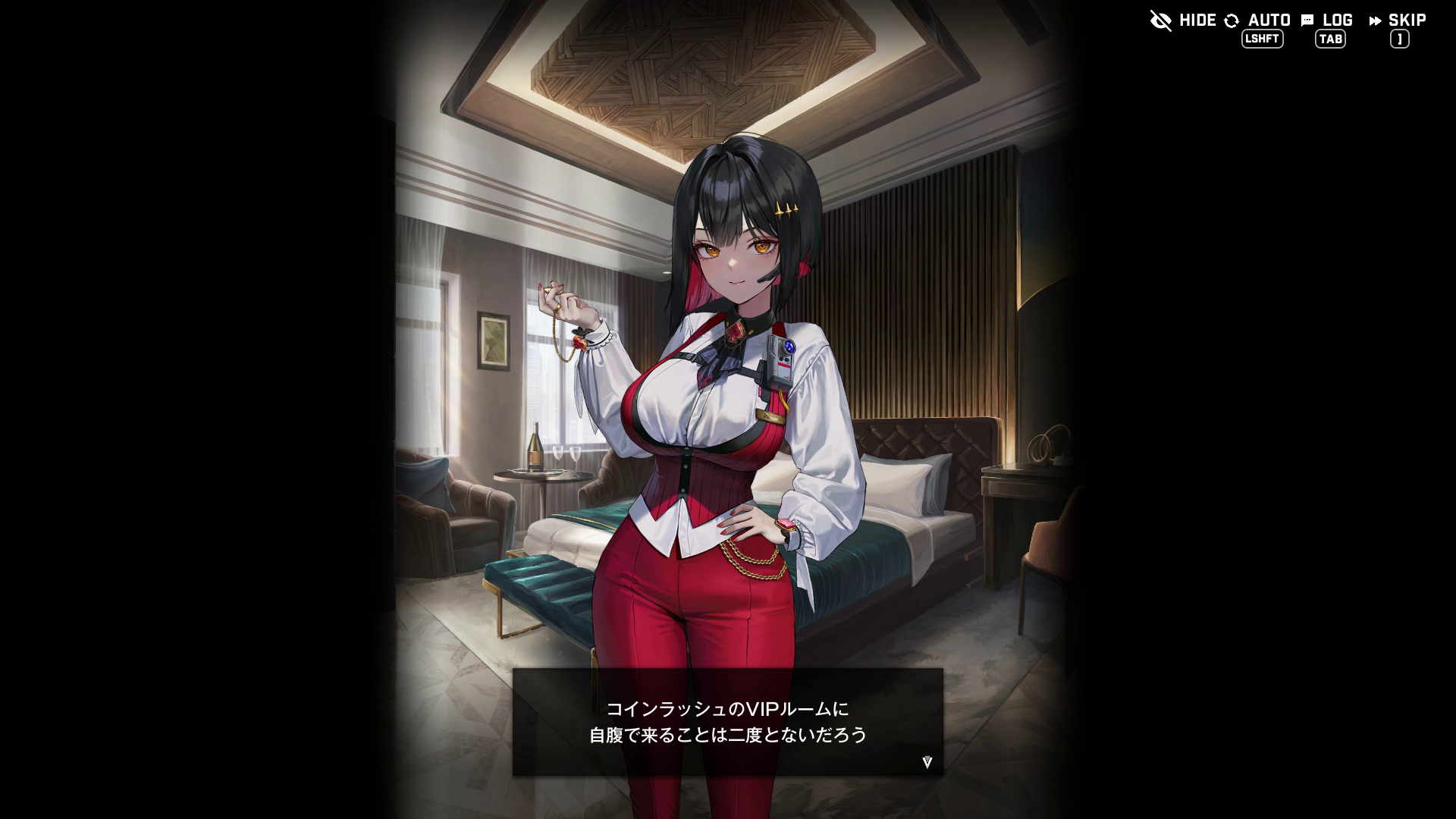The width and height of the screenshot is (1456, 819).
Task: Open the dialogue LOG
Action: (1327, 20)
